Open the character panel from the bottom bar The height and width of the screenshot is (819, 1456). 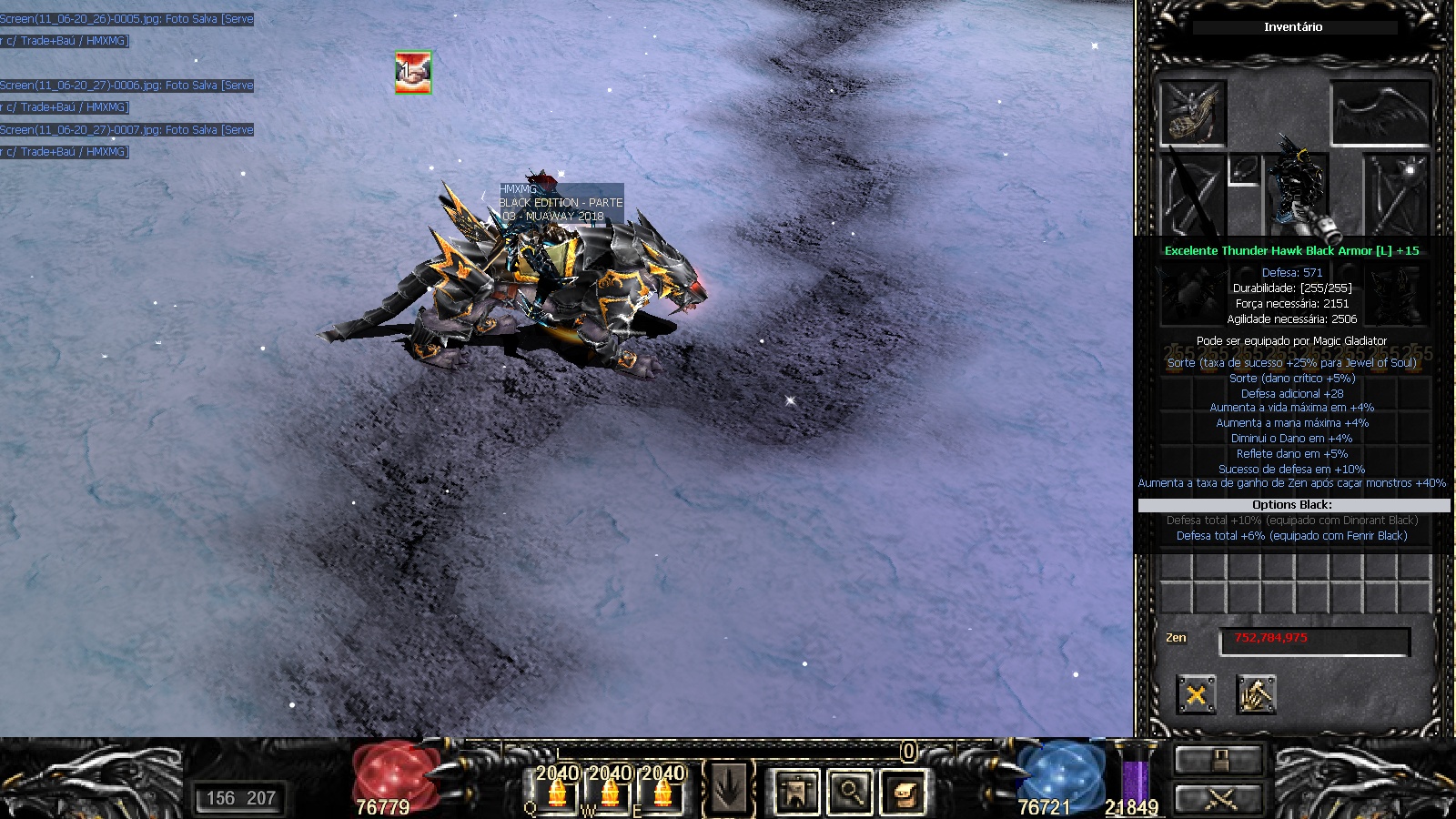[796, 791]
